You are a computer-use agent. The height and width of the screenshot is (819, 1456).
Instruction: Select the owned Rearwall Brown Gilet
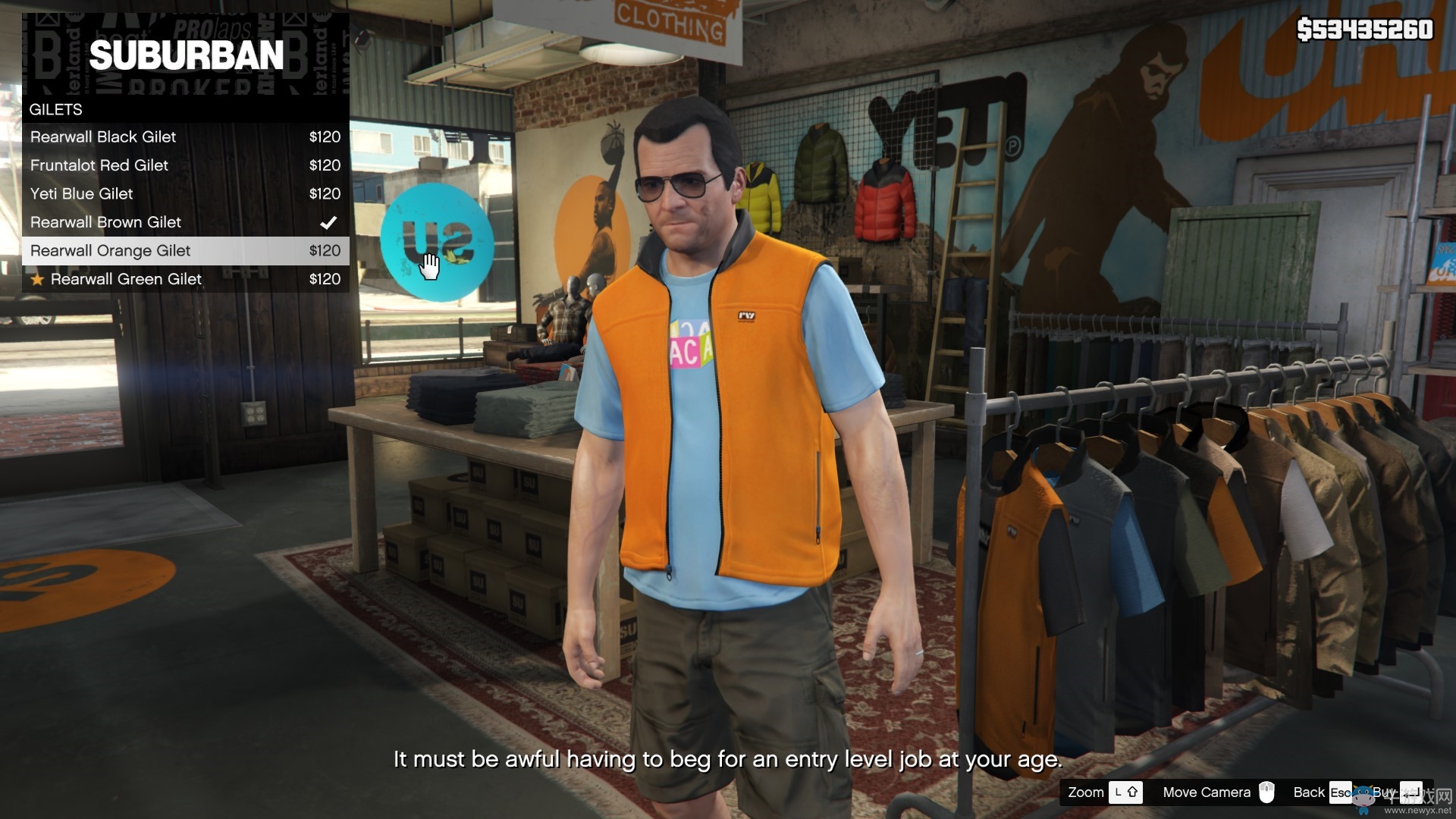tap(185, 222)
